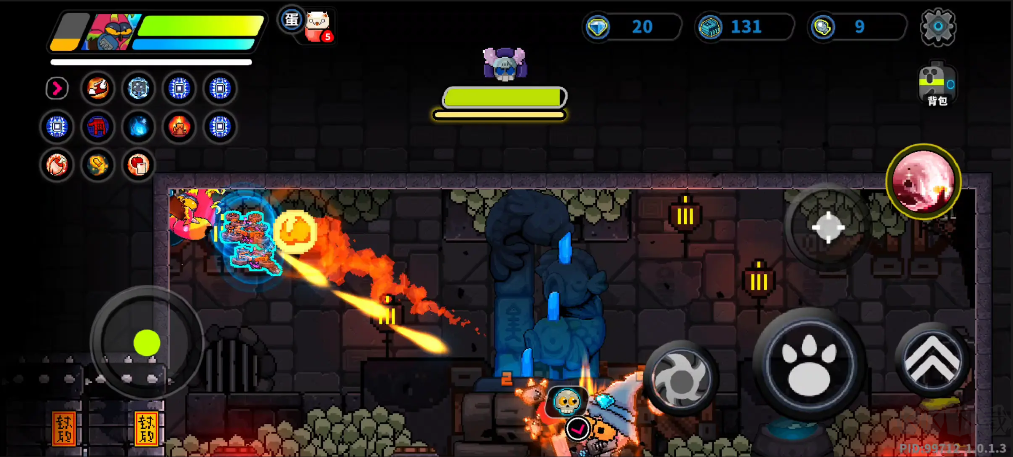Select the red campfire buff icon
Viewport: 1013px width, 457px height.
tap(180, 127)
